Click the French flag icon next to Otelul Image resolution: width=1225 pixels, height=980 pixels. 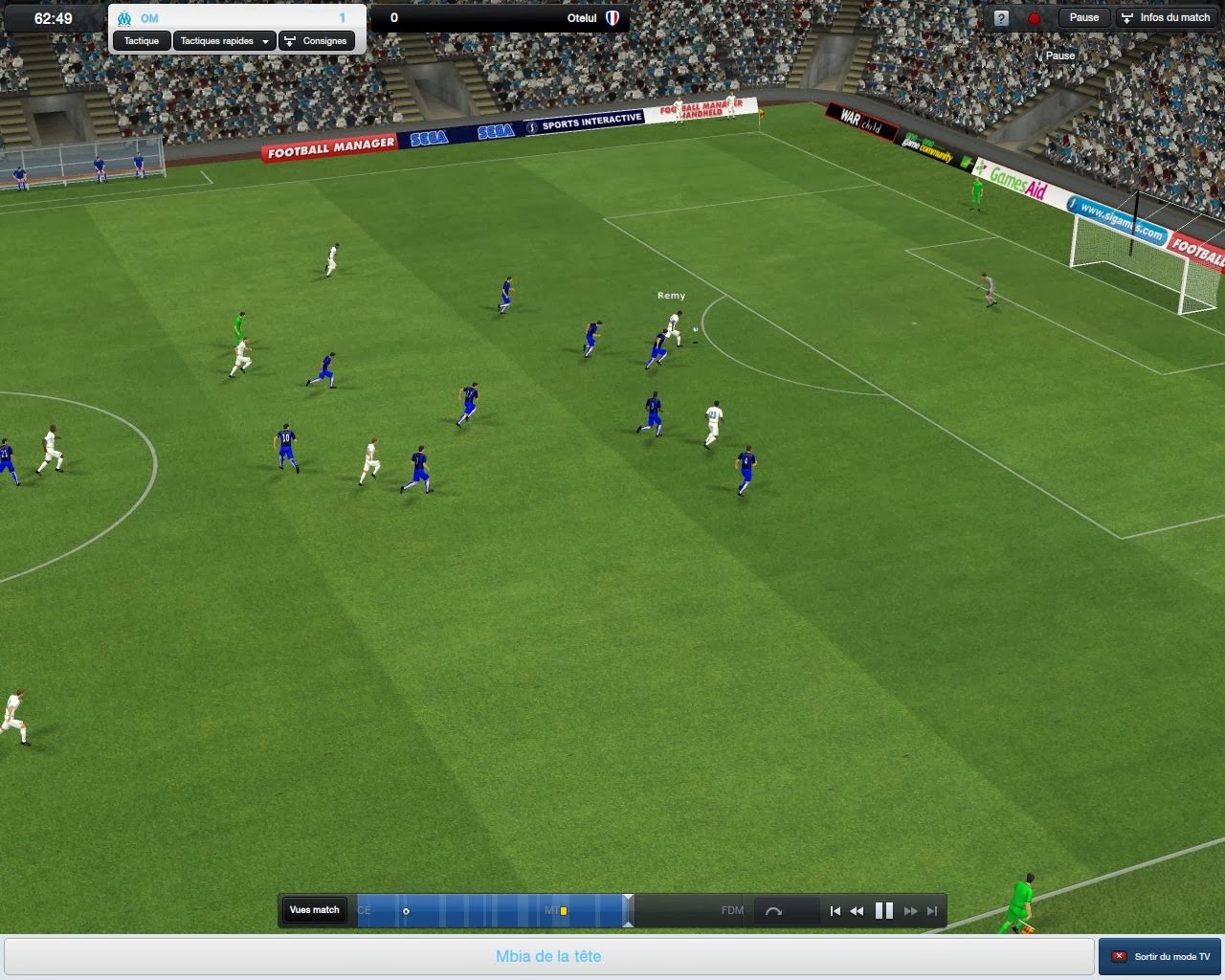click(x=613, y=17)
